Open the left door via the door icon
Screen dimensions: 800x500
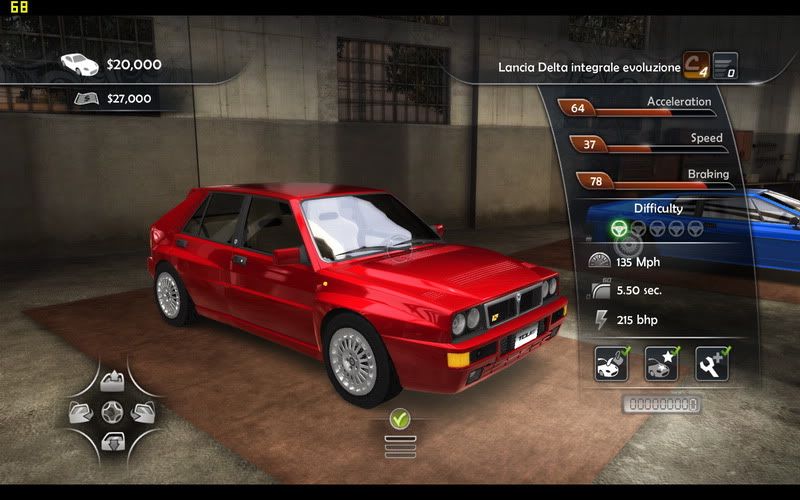tap(84, 411)
